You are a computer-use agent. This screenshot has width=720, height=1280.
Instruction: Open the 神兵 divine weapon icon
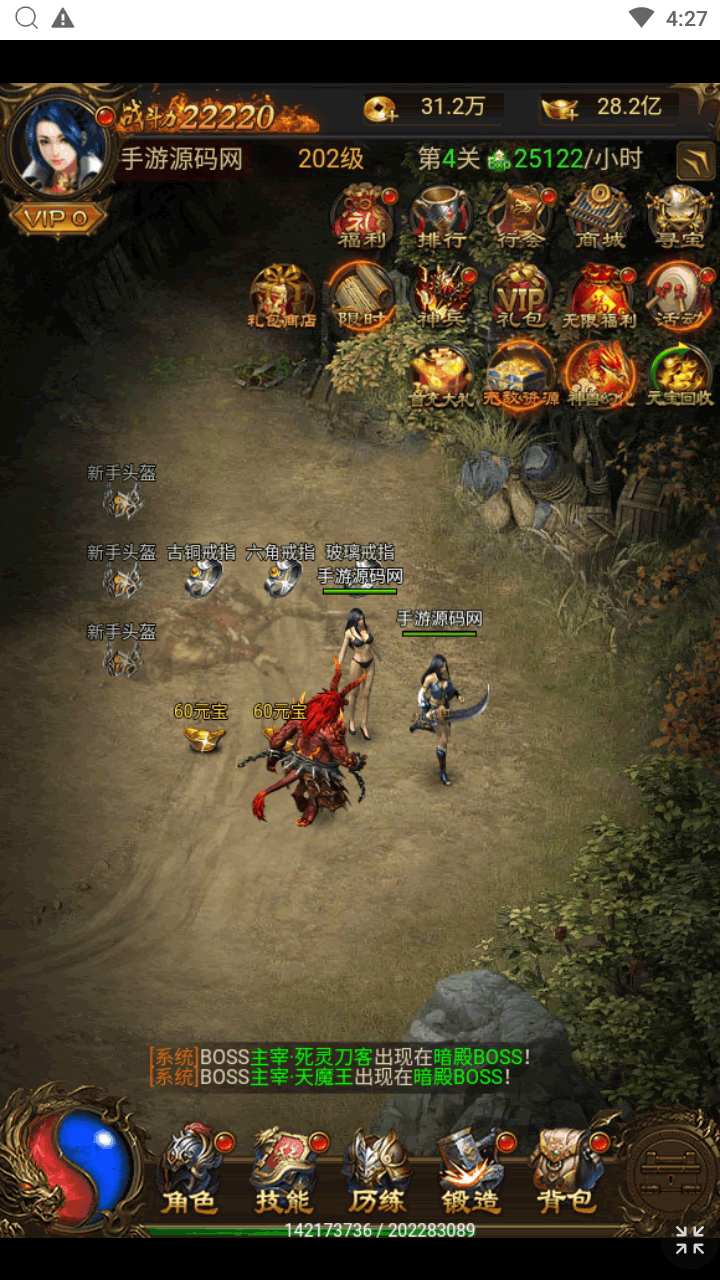pyautogui.click(x=441, y=296)
